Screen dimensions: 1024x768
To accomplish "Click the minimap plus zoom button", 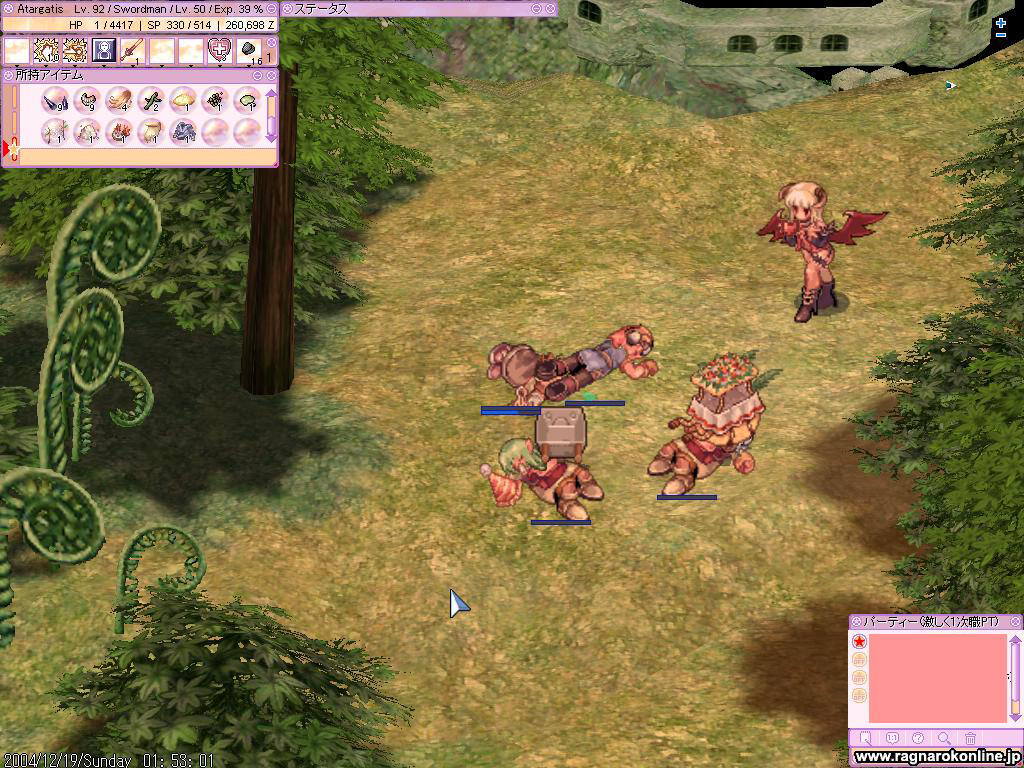I will click(1001, 22).
